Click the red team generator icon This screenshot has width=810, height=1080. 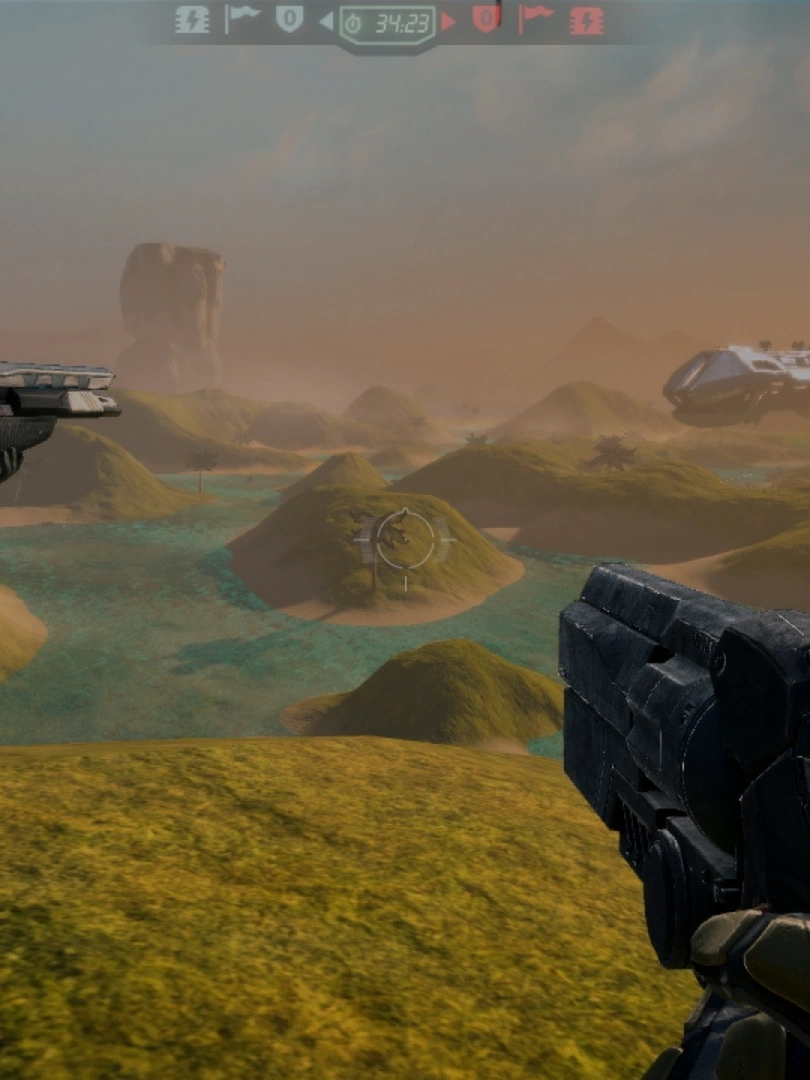coord(587,20)
